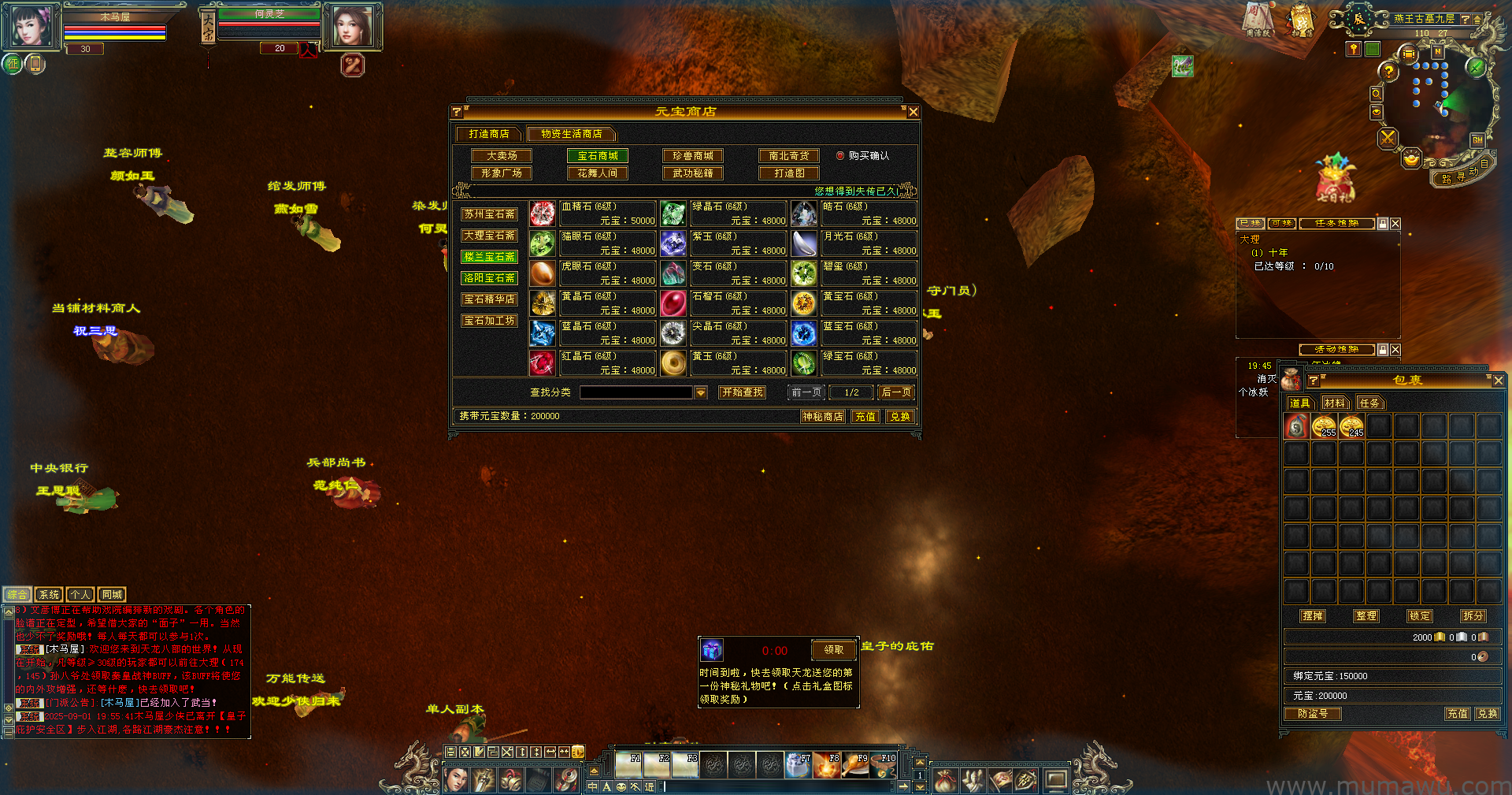1512x795 pixels.
Task: Click the 开始查找 search button
Action: [x=743, y=392]
